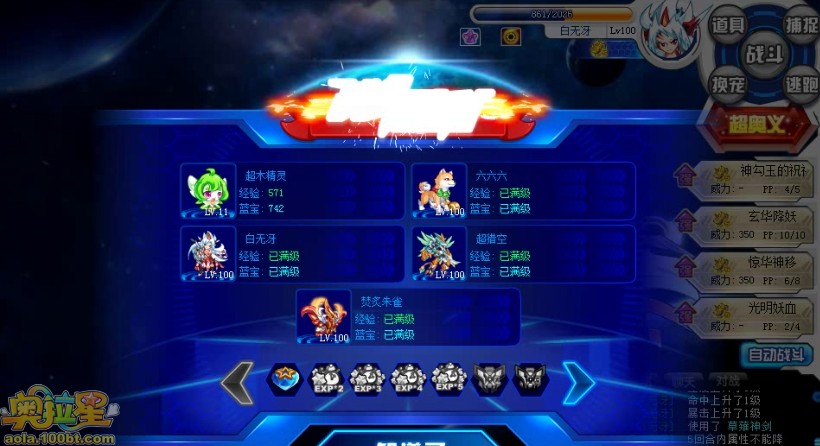Open the 道具 items menu

click(727, 25)
